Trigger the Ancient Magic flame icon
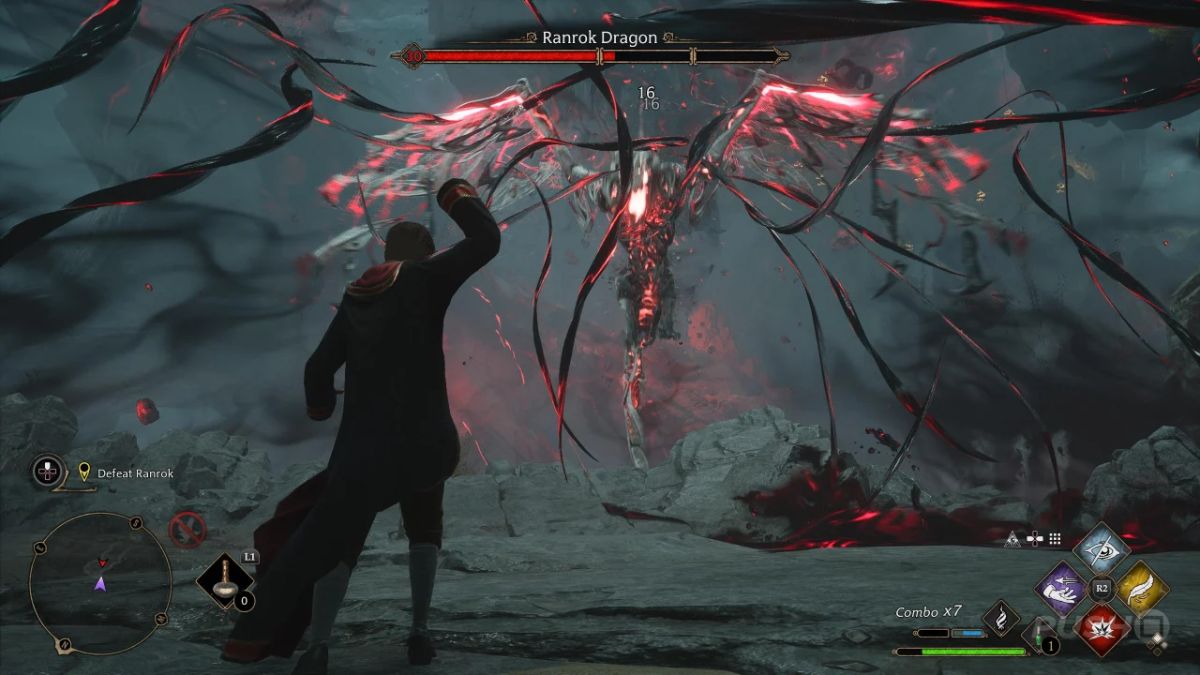Viewport: 1200px width, 675px height. click(x=1000, y=618)
